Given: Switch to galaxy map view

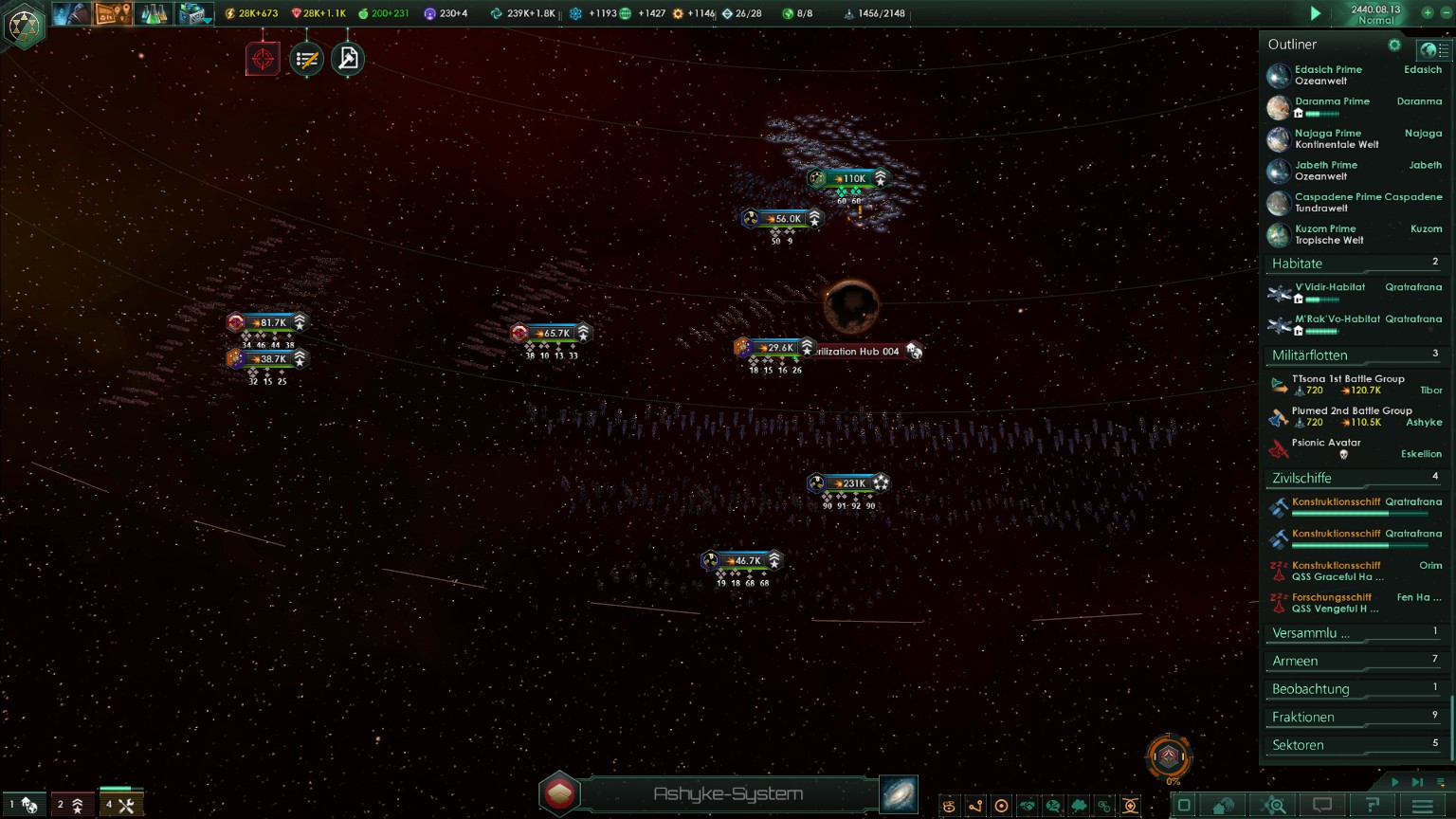Looking at the screenshot, I should 899,794.
